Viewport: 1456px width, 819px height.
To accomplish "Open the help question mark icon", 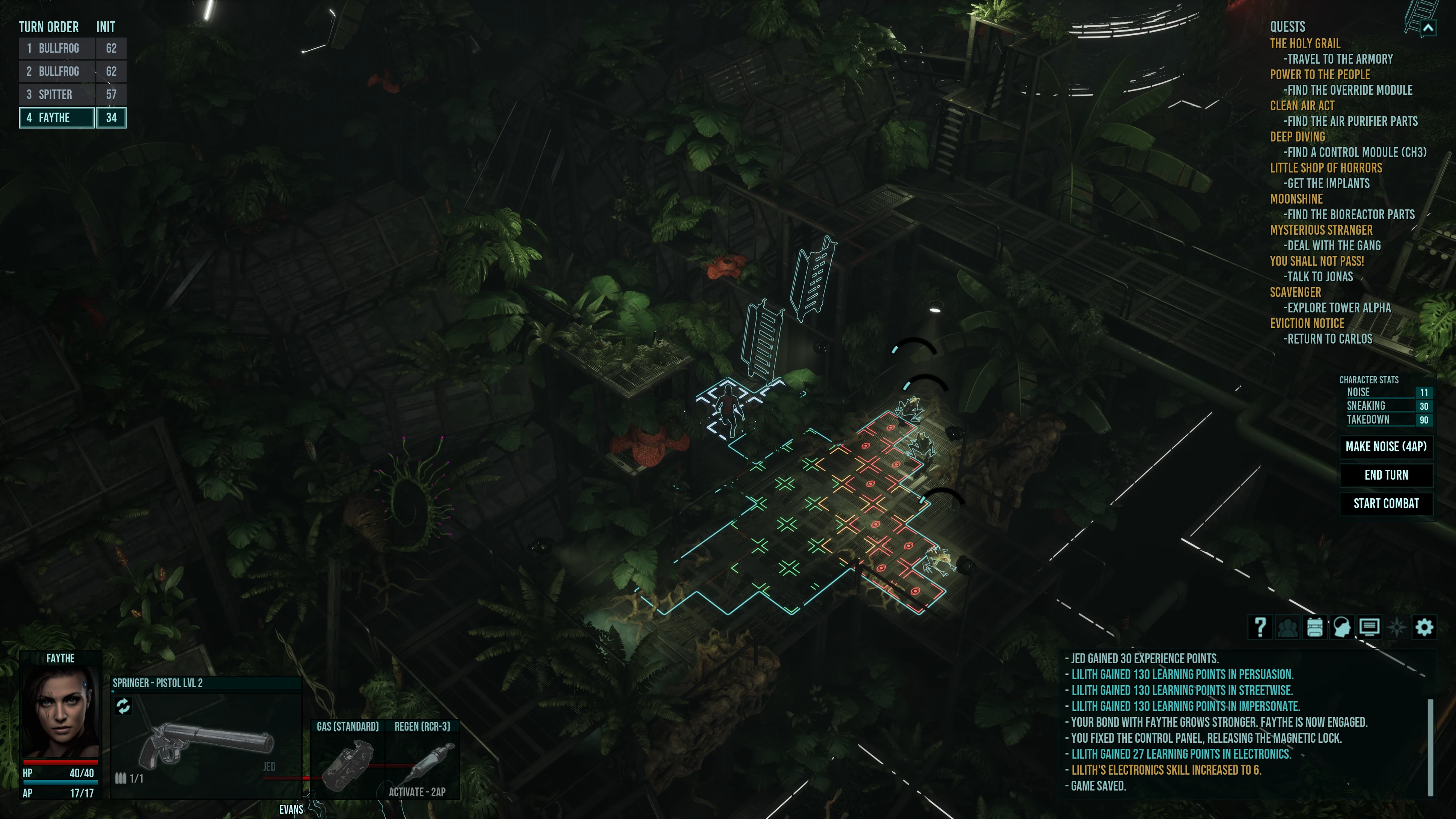I will coord(1260,627).
